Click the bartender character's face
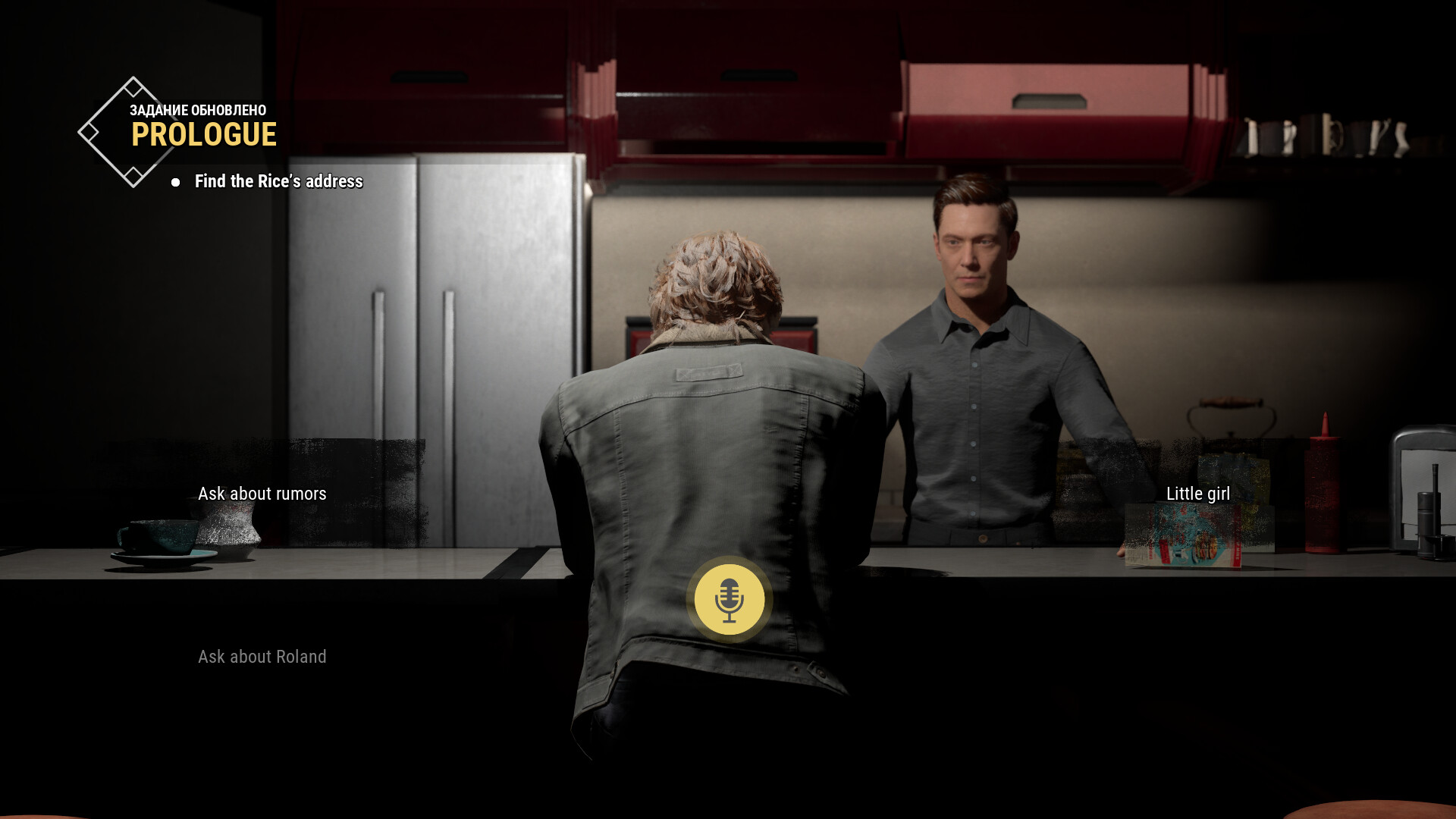 pos(973,243)
